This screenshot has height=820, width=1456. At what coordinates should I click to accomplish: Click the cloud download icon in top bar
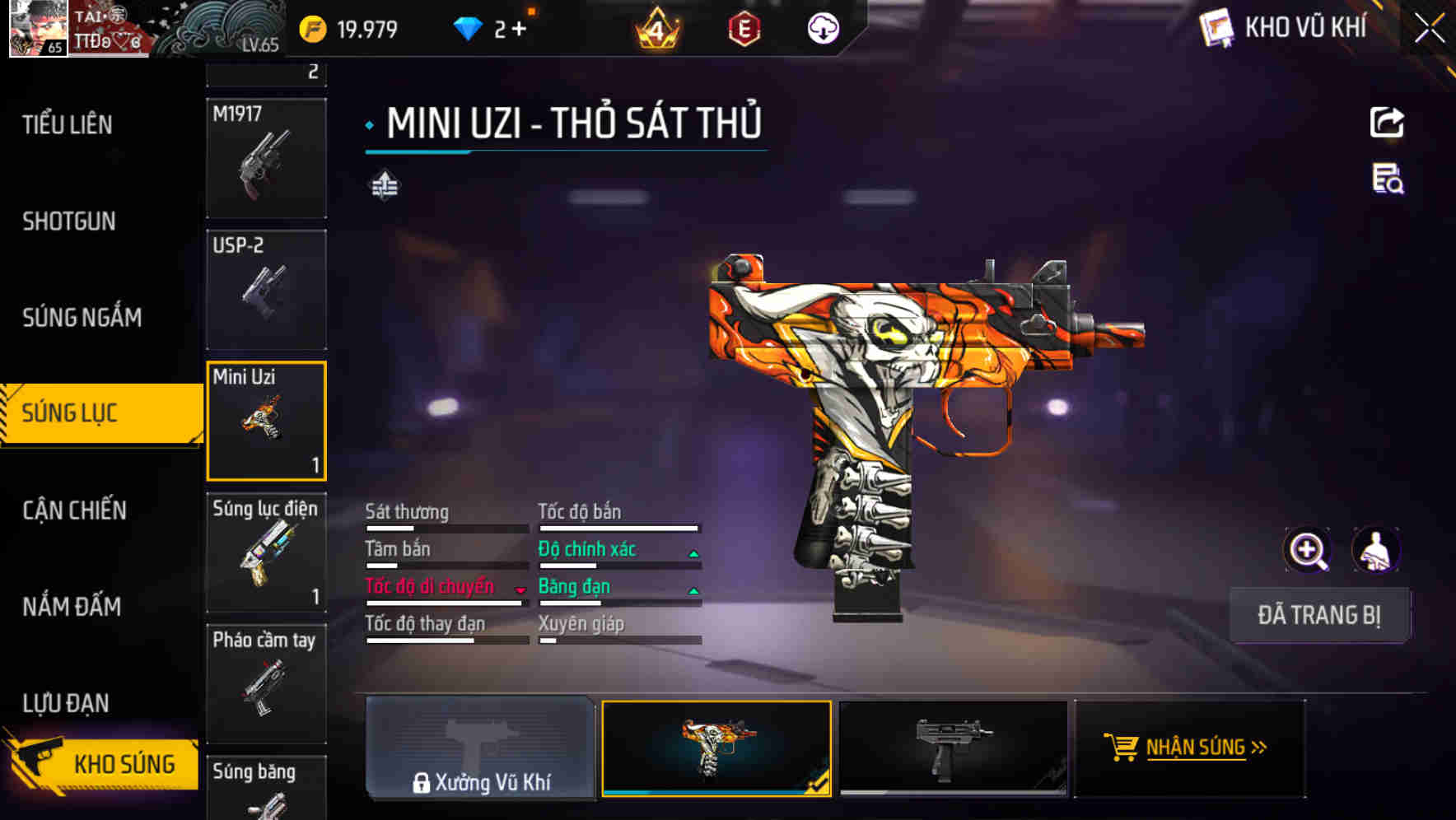tap(822, 27)
